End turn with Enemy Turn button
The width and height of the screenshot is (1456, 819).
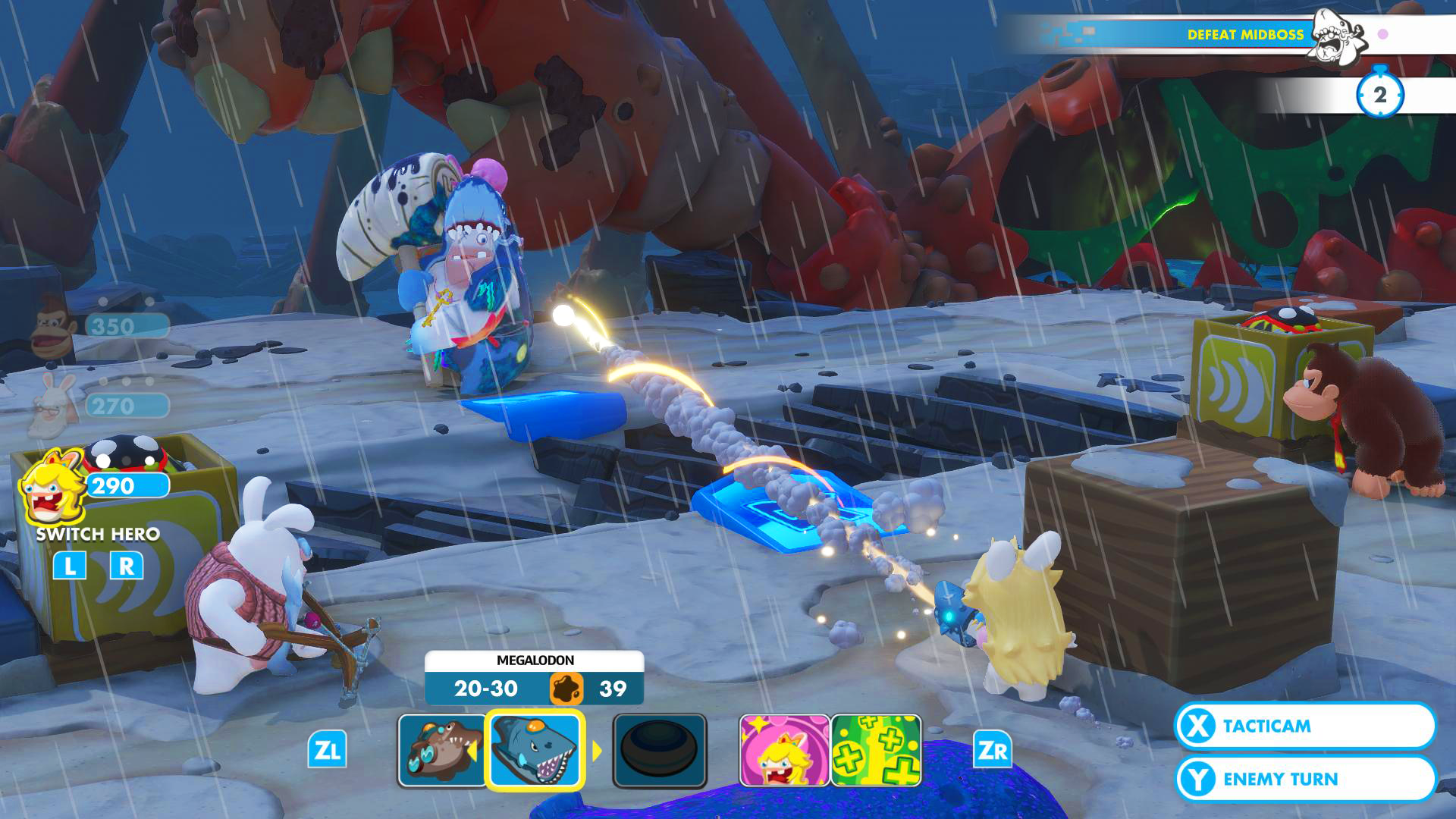click(x=1304, y=779)
